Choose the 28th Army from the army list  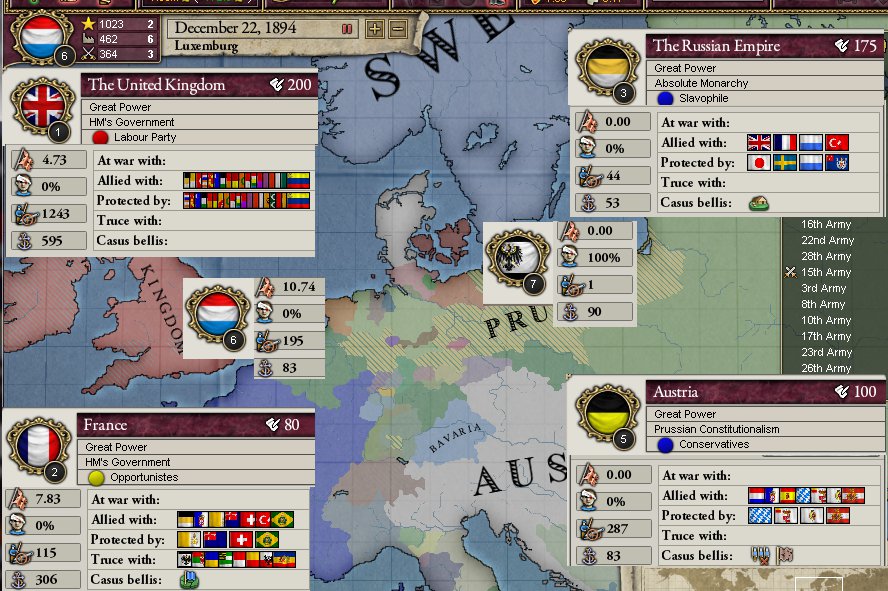[x=826, y=256]
